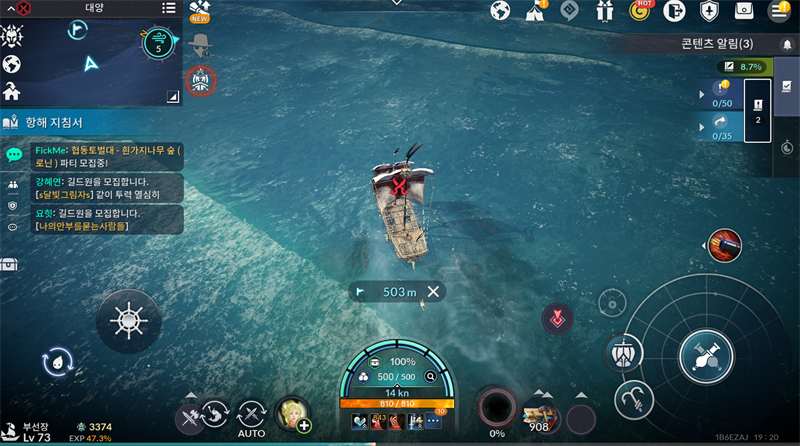Open the world globe icon in top bar
The image size is (800, 446).
[500, 11]
